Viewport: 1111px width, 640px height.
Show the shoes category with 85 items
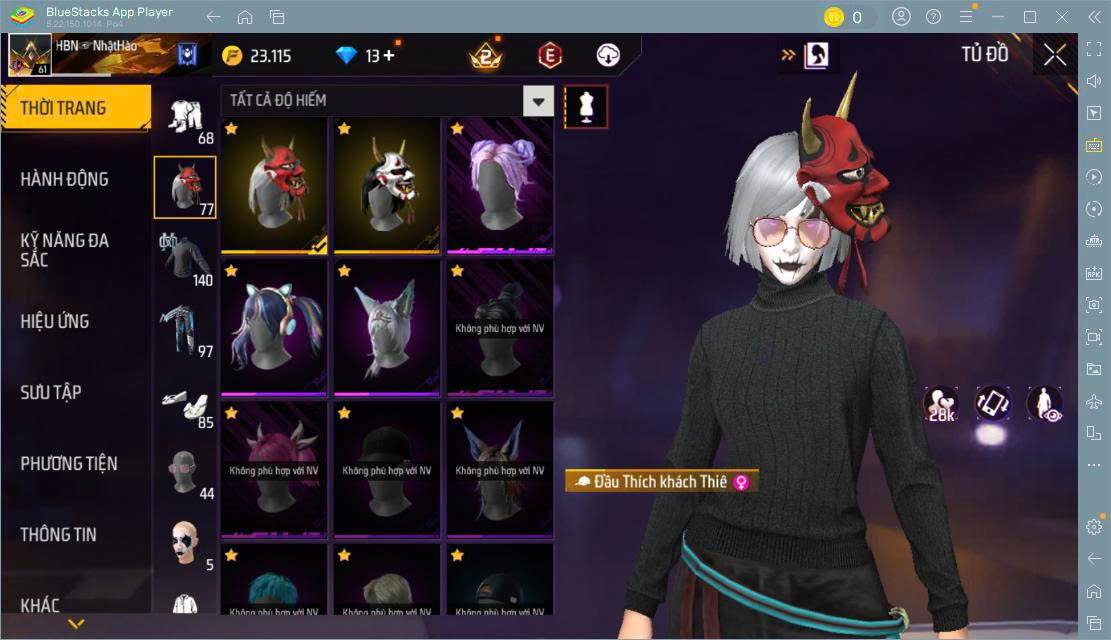click(x=185, y=402)
